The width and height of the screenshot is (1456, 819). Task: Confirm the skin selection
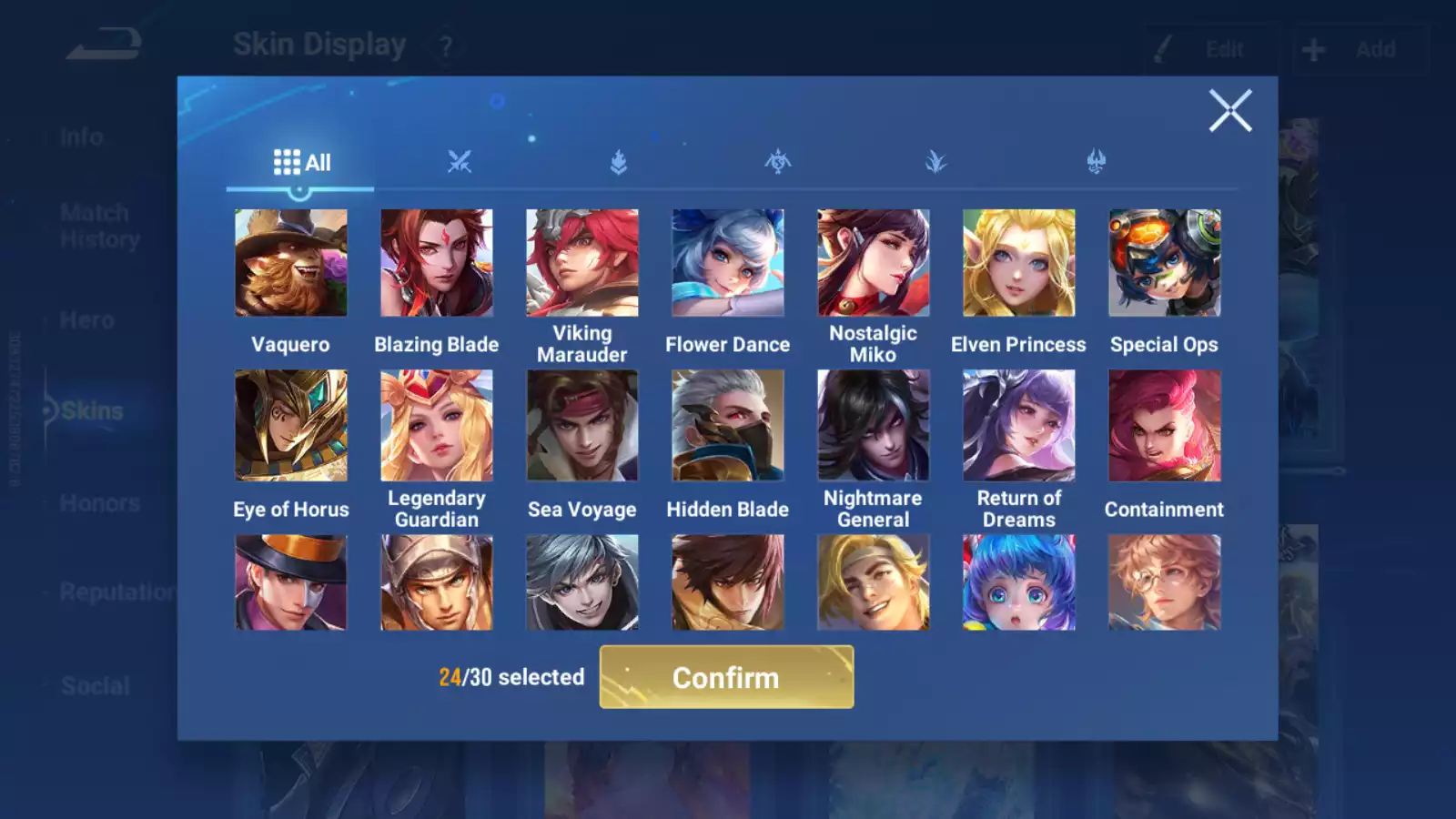[726, 677]
